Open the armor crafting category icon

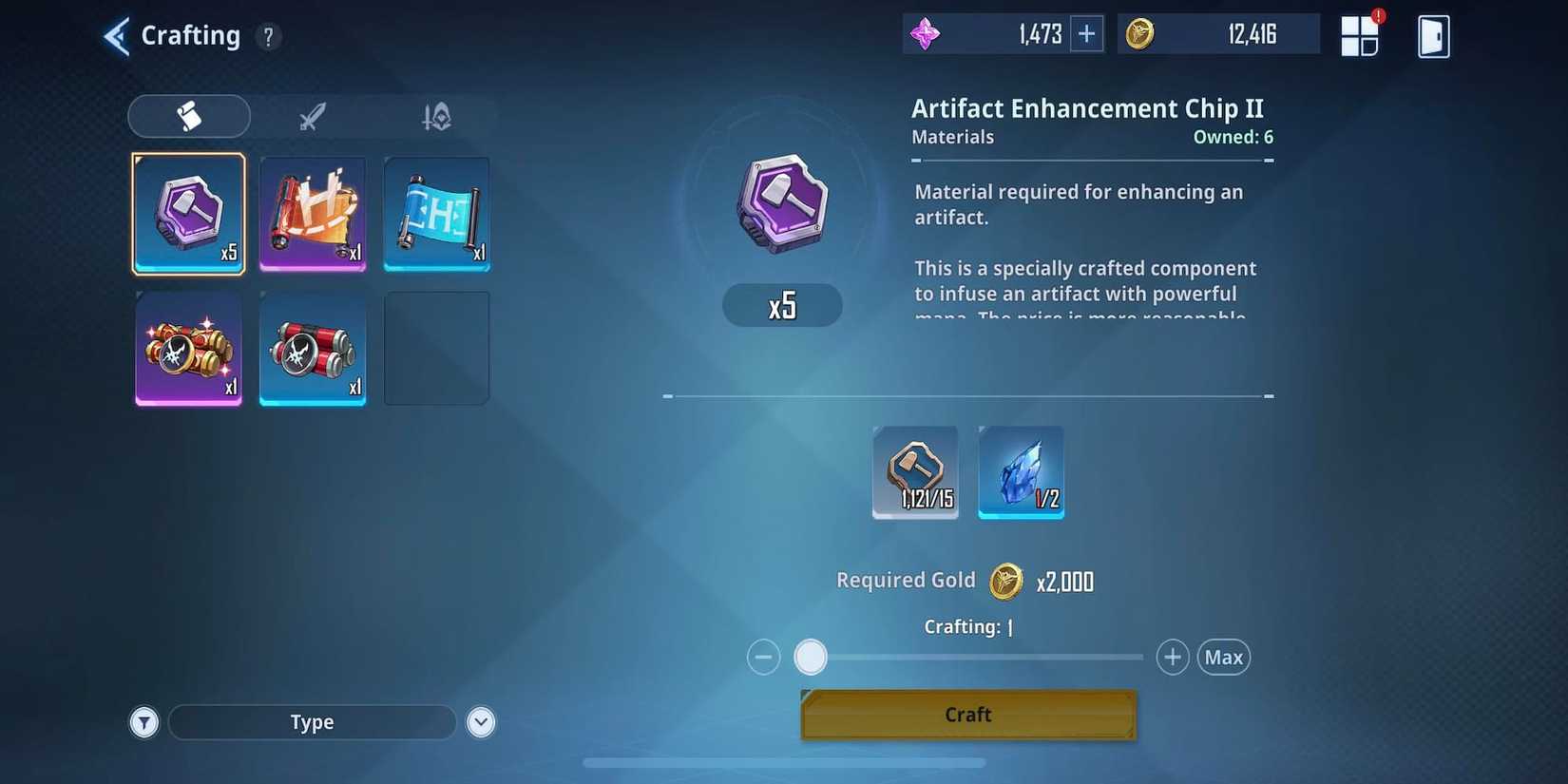[x=435, y=116]
